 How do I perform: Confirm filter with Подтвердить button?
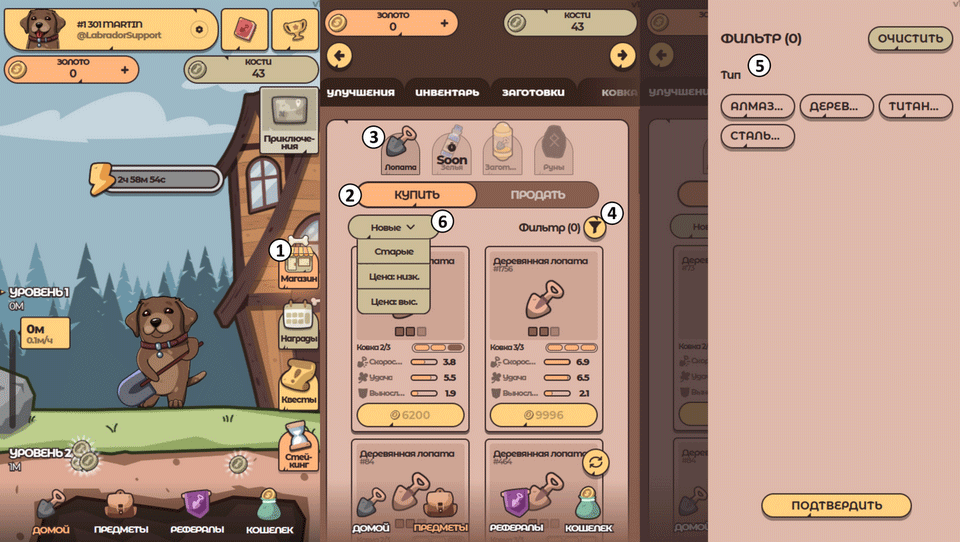tap(836, 505)
